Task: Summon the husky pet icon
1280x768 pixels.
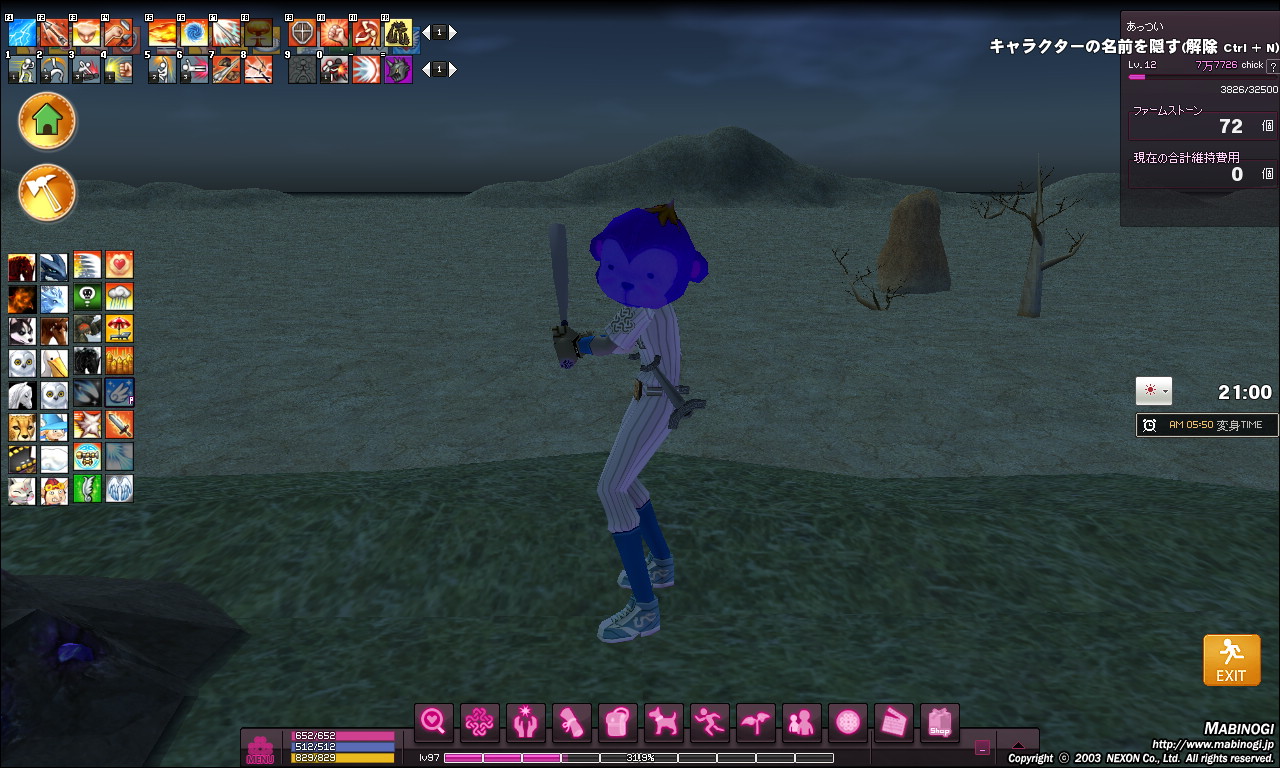Action: (x=22, y=330)
